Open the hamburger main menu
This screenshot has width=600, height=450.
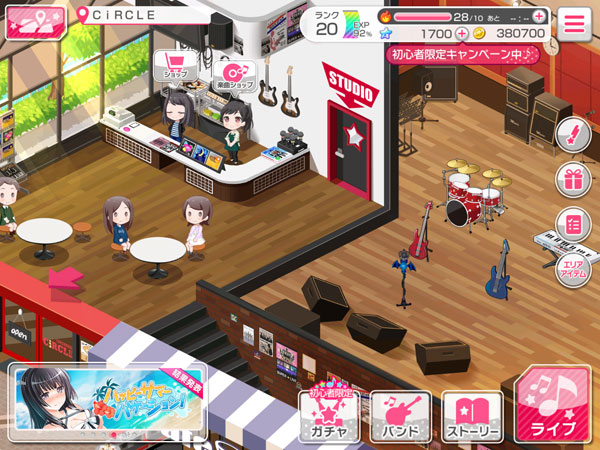pos(574,23)
